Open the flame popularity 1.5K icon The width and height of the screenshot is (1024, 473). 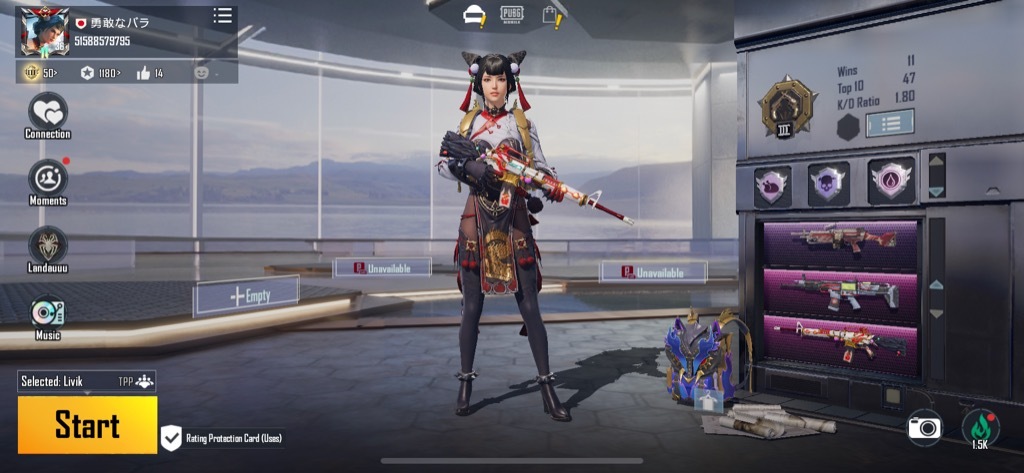tap(980, 428)
